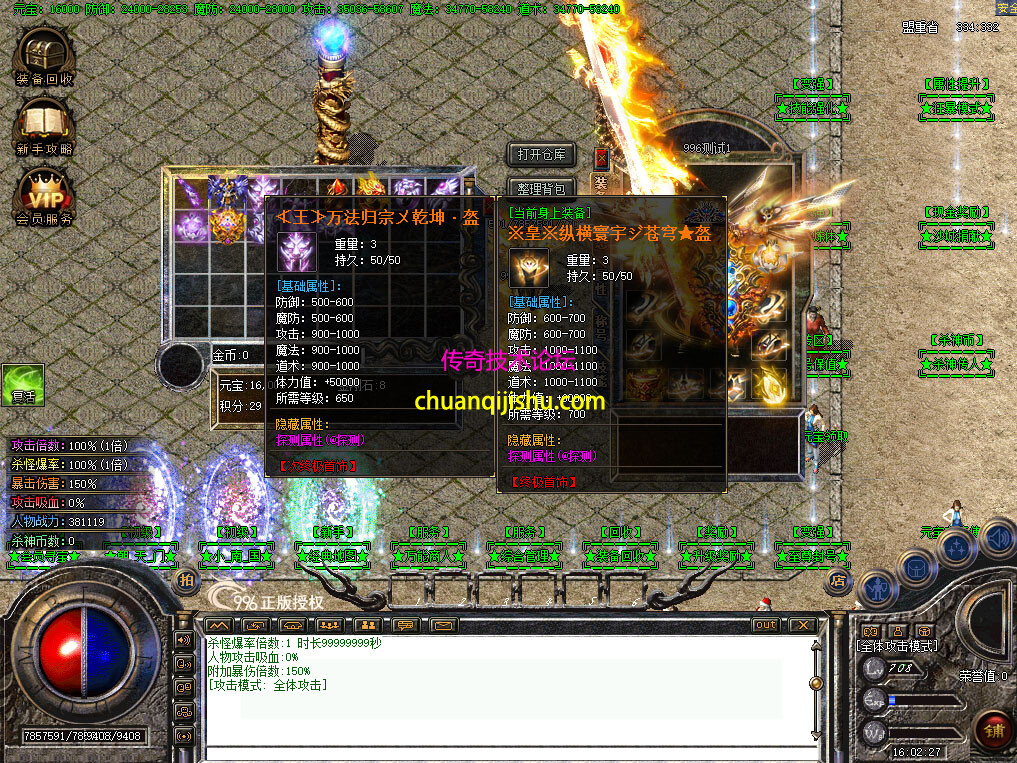Viewport: 1017px width, 763px height.
Task: Open the red 铺 store button
Action: (x=991, y=729)
